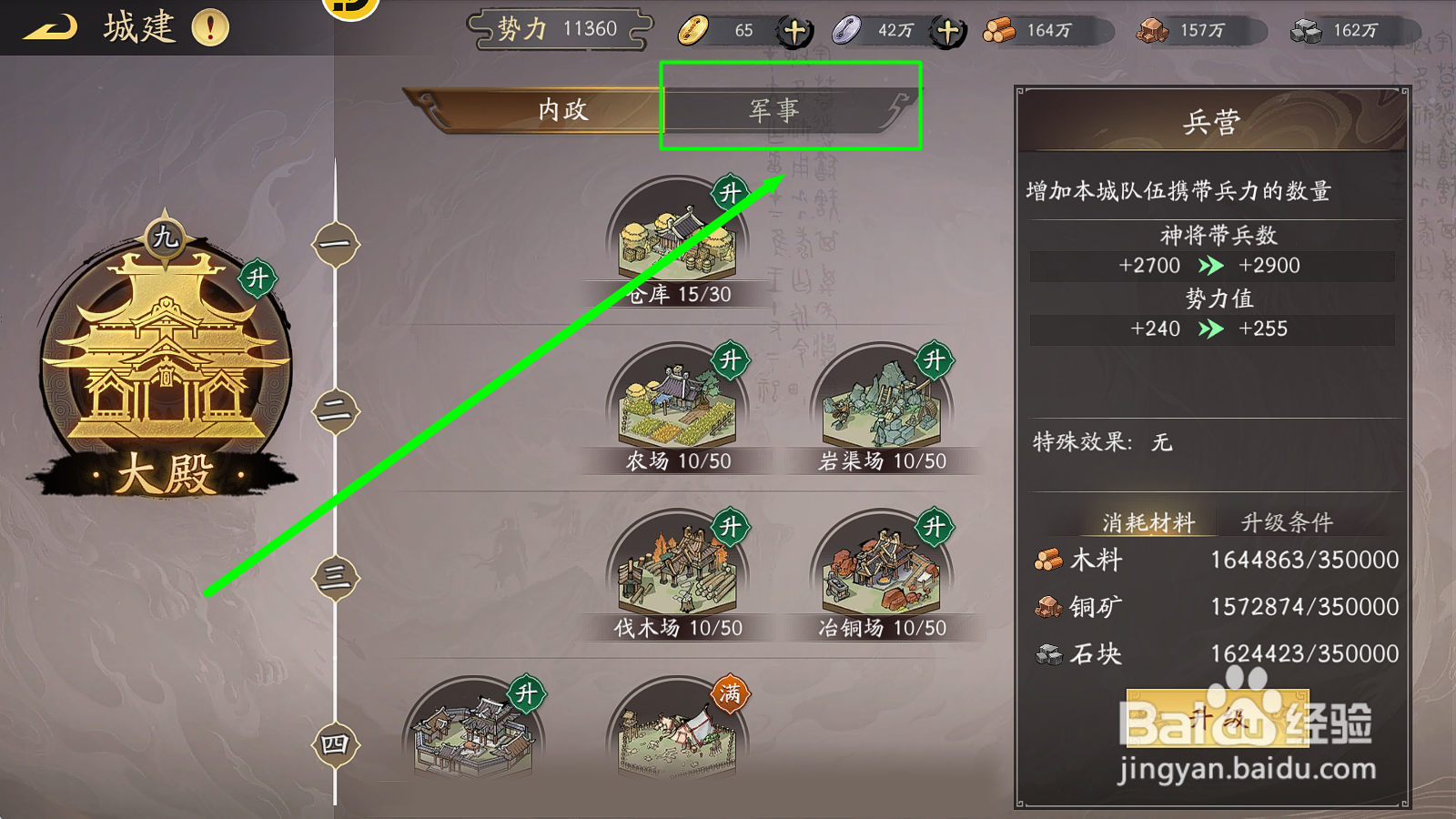Switch to the 内政 internal affairs tab
The image size is (1456, 819).
pyautogui.click(x=561, y=109)
